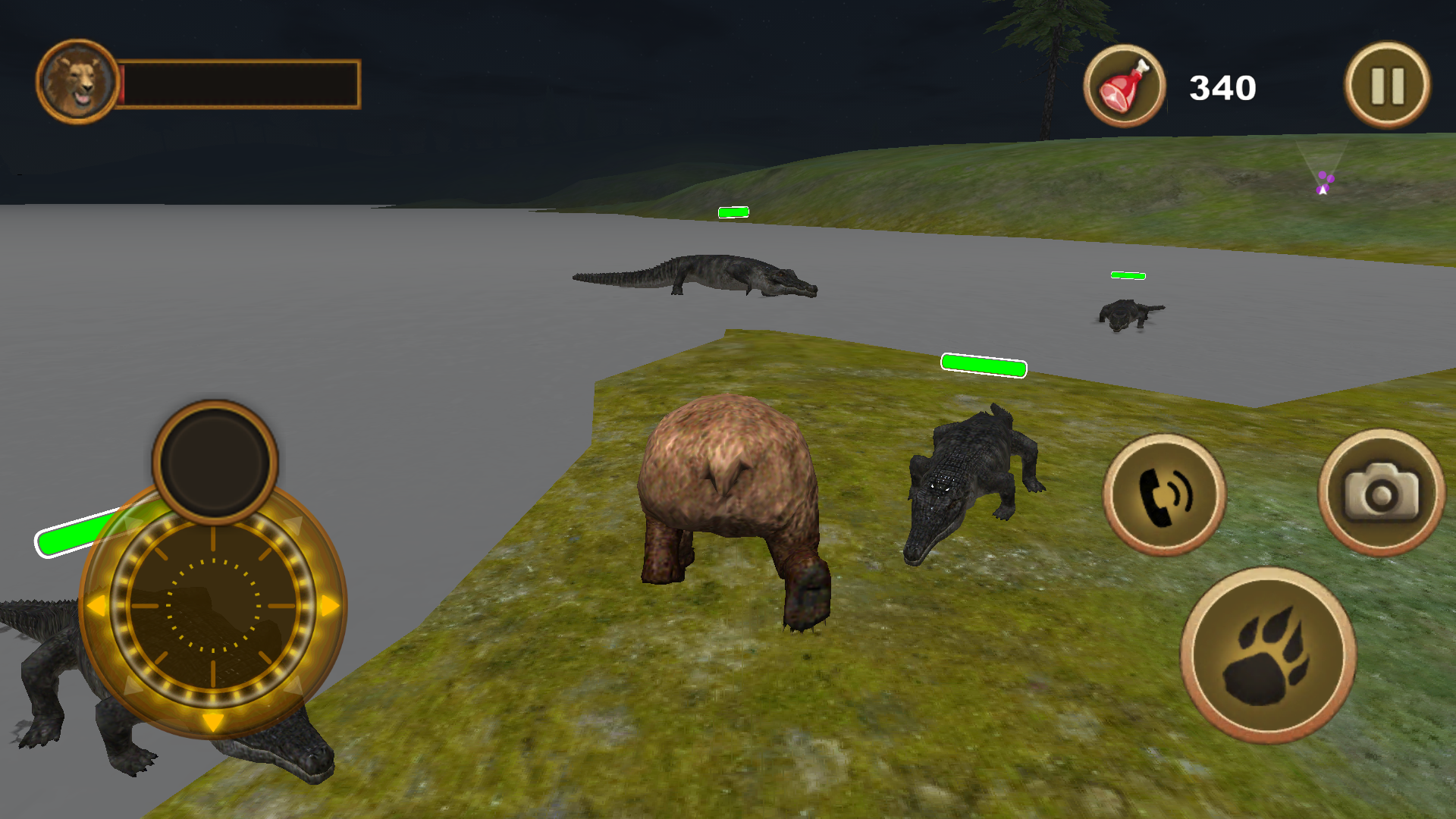
Task: Tap pause to open game options
Action: (x=1387, y=85)
